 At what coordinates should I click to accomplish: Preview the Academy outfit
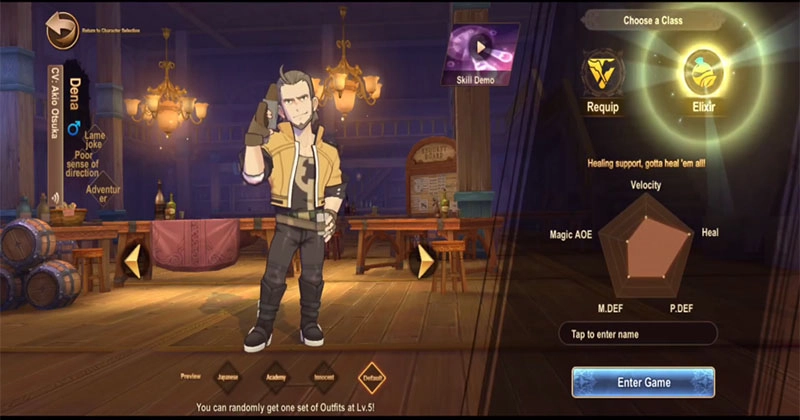(x=276, y=377)
